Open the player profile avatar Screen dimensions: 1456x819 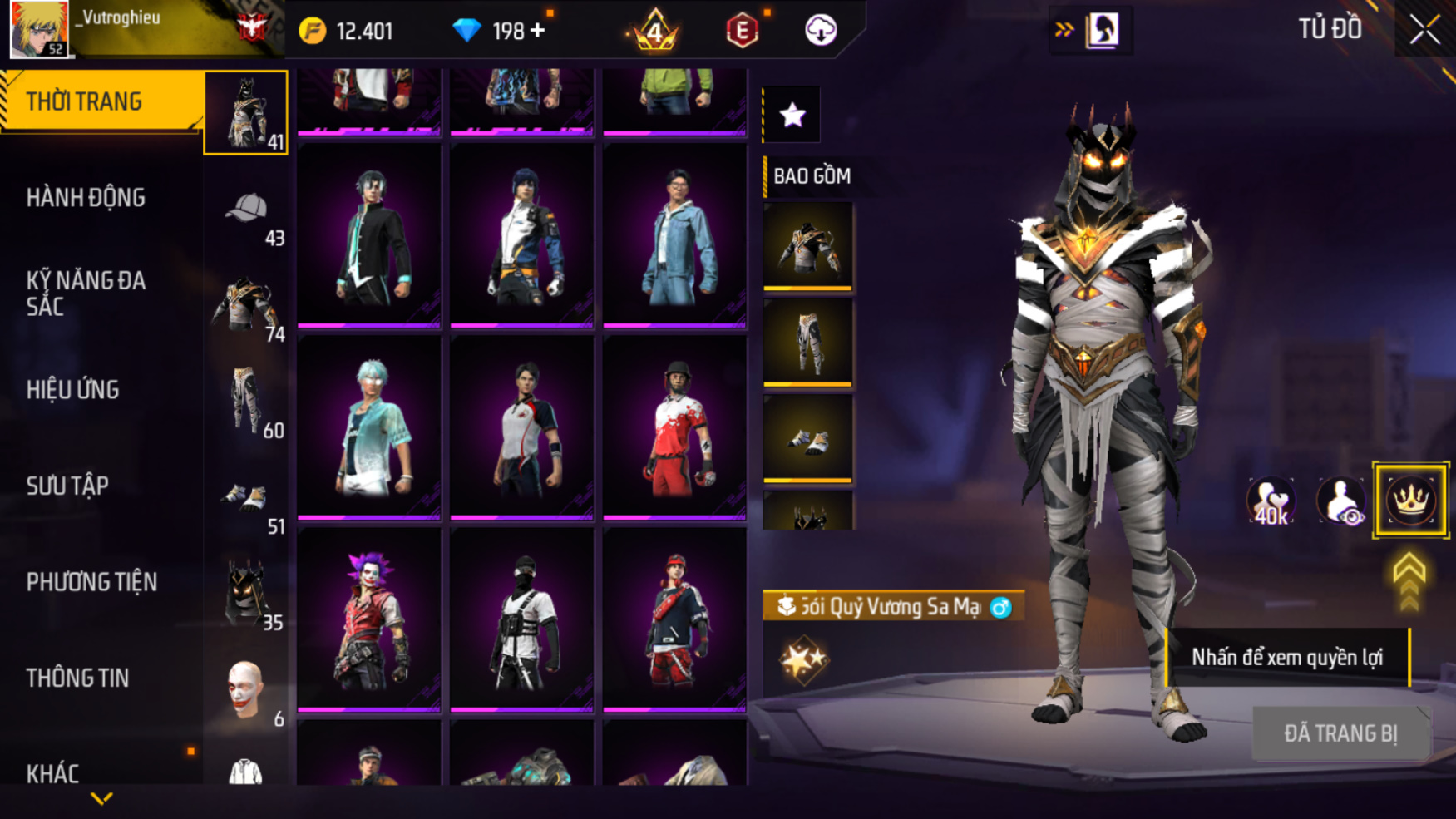(x=38, y=29)
